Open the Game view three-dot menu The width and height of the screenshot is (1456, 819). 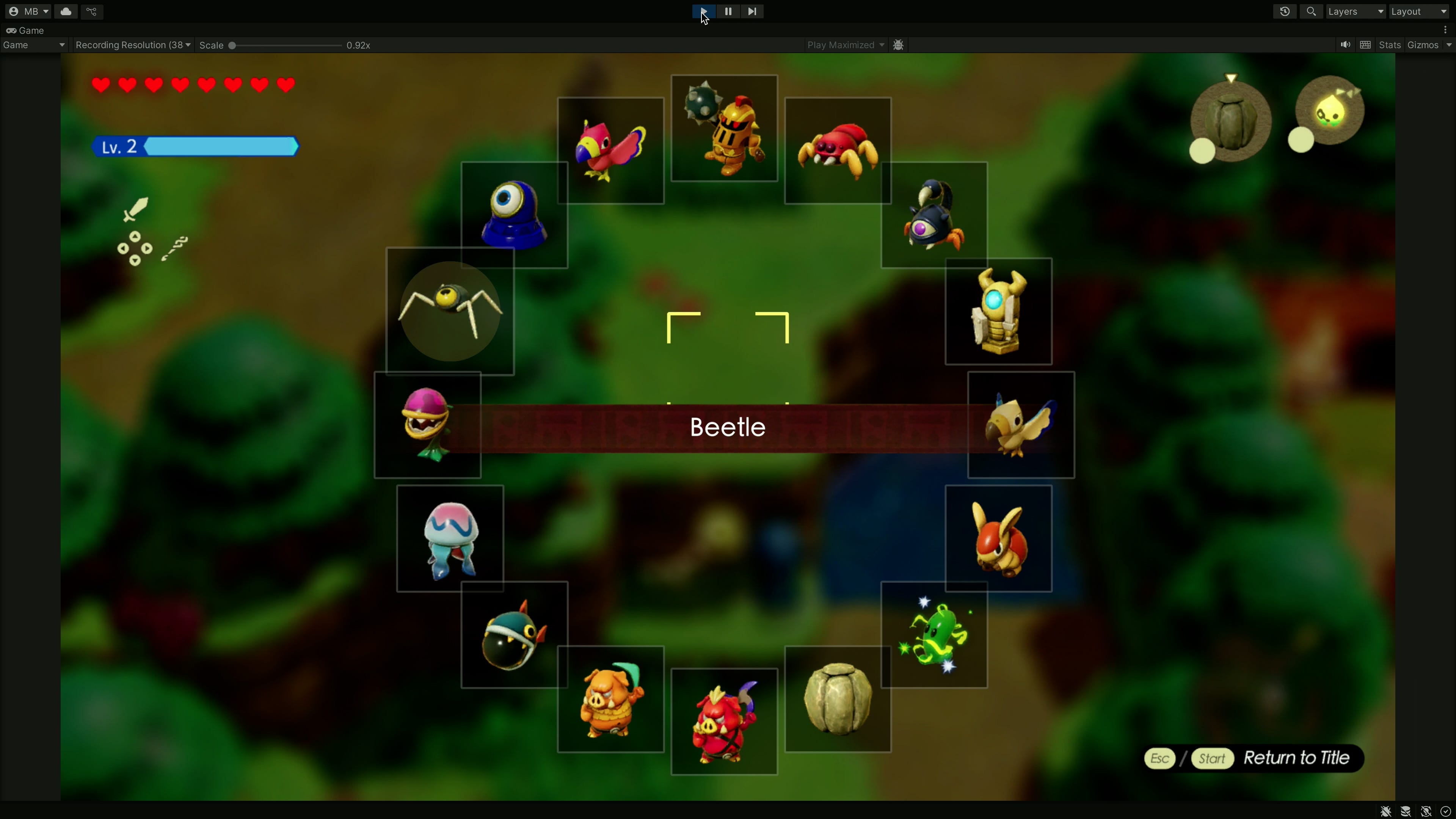[x=1446, y=30]
